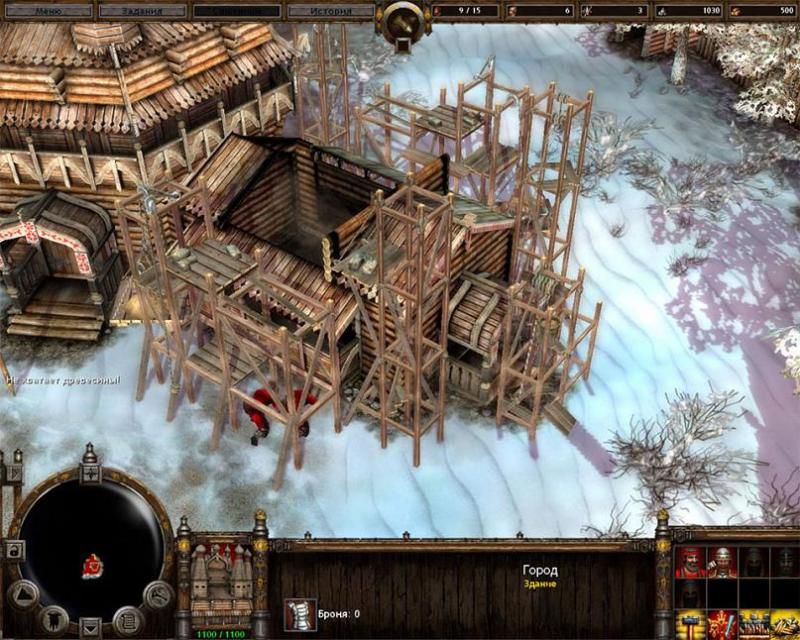Screen dimensions: 800x640
Task: Train the red-hatted bearded peasant unit
Action: tap(690, 564)
